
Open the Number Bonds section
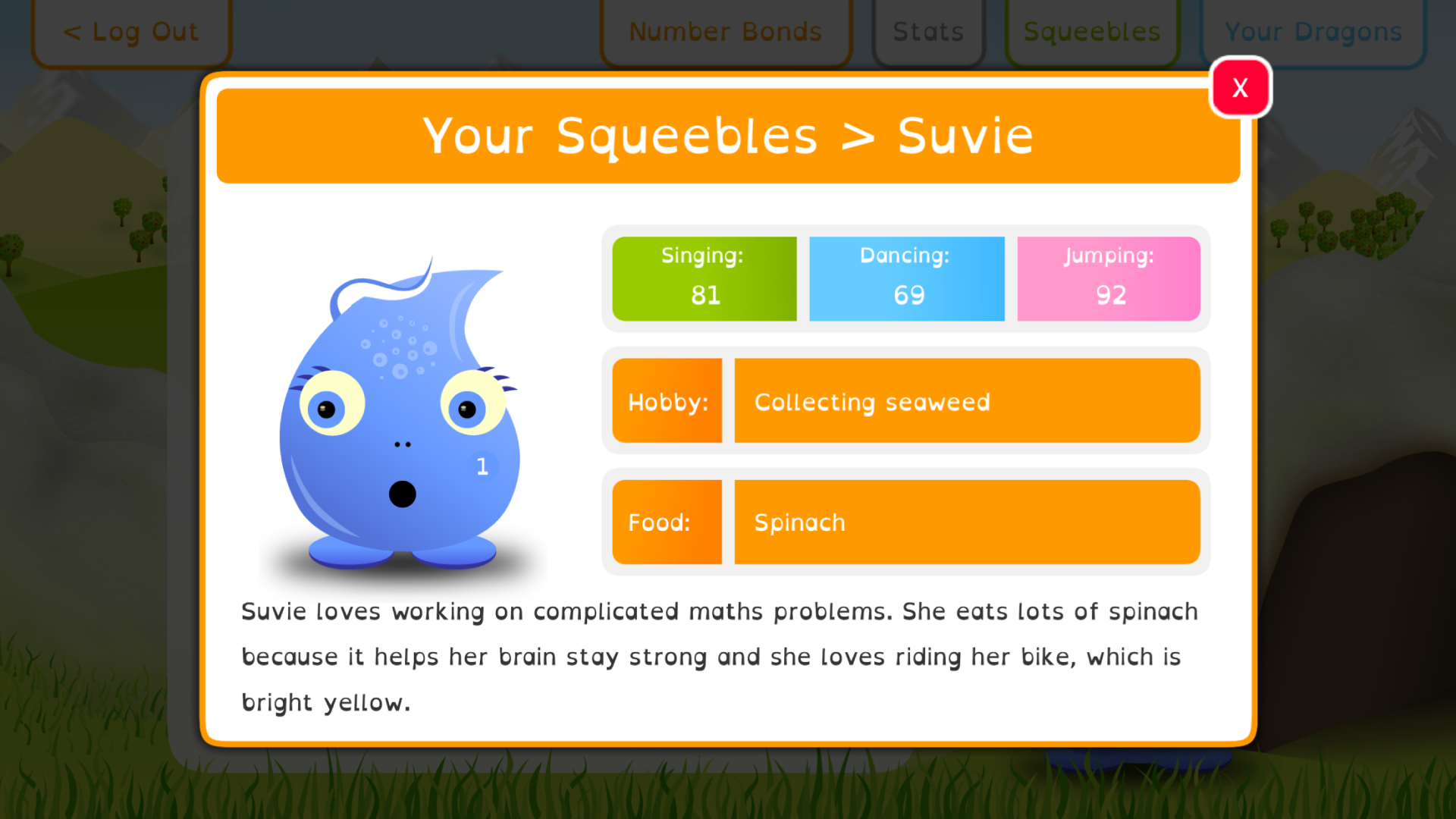pos(725,32)
